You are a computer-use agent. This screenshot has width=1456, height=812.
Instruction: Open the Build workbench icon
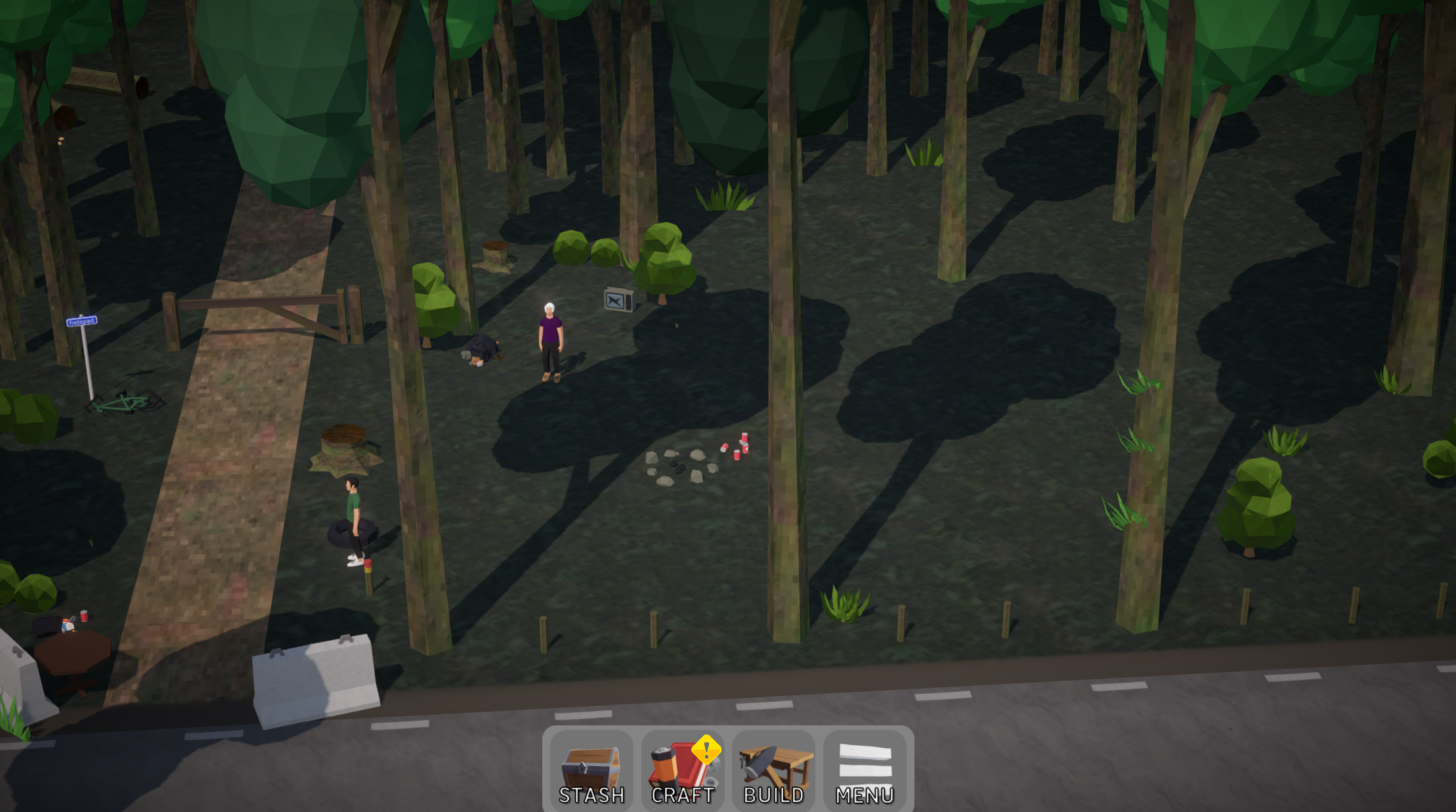(x=773, y=765)
